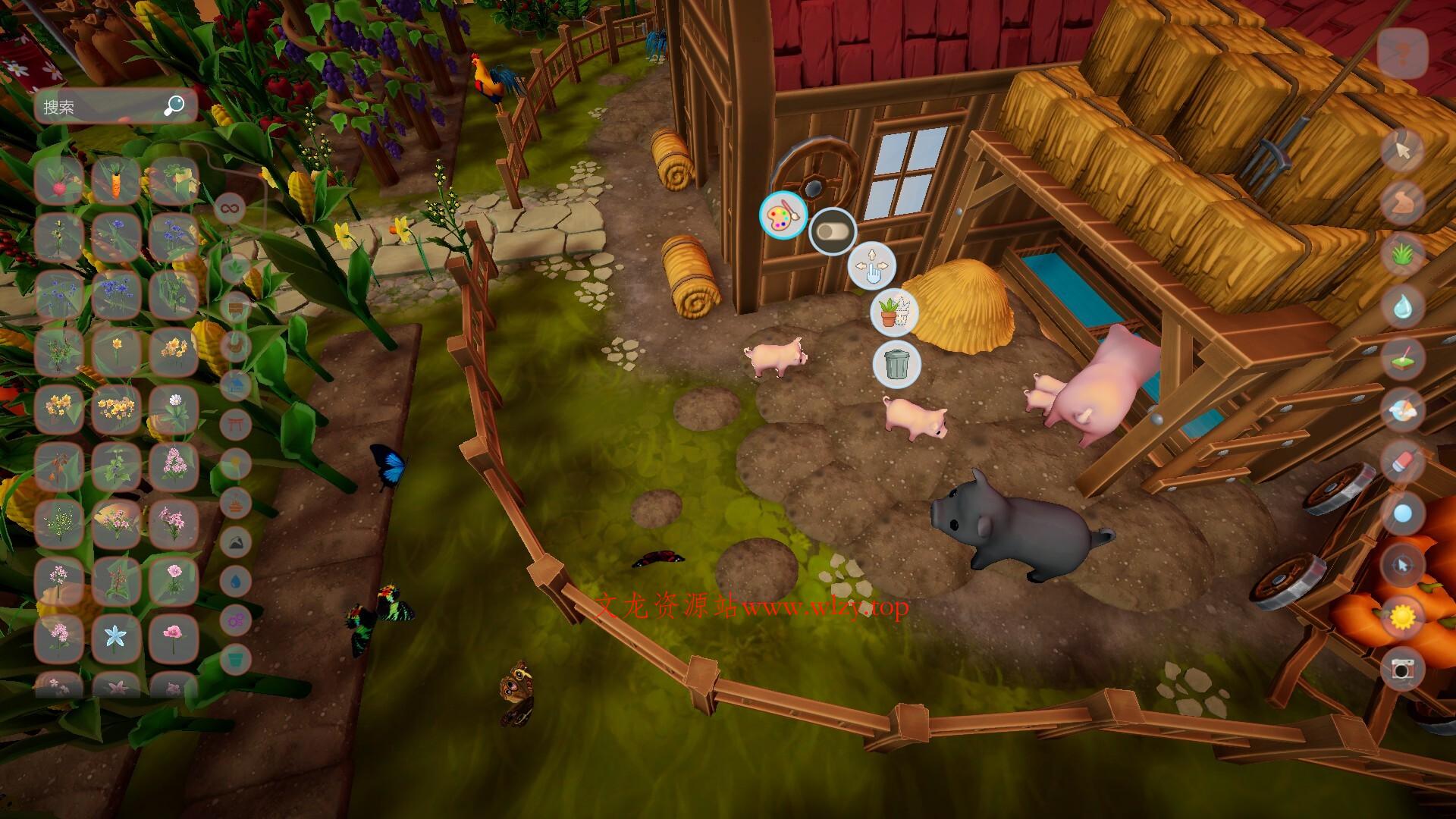Viewport: 1456px width, 819px height.
Task: Flip the toggle switch in the radial menu
Action: click(x=832, y=231)
